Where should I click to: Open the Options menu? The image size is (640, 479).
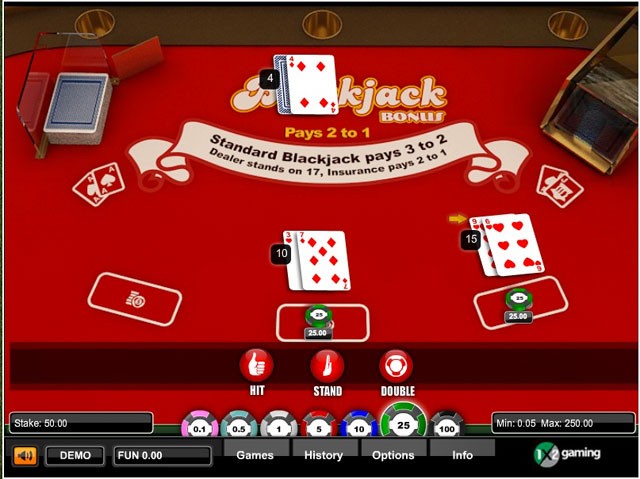393,455
